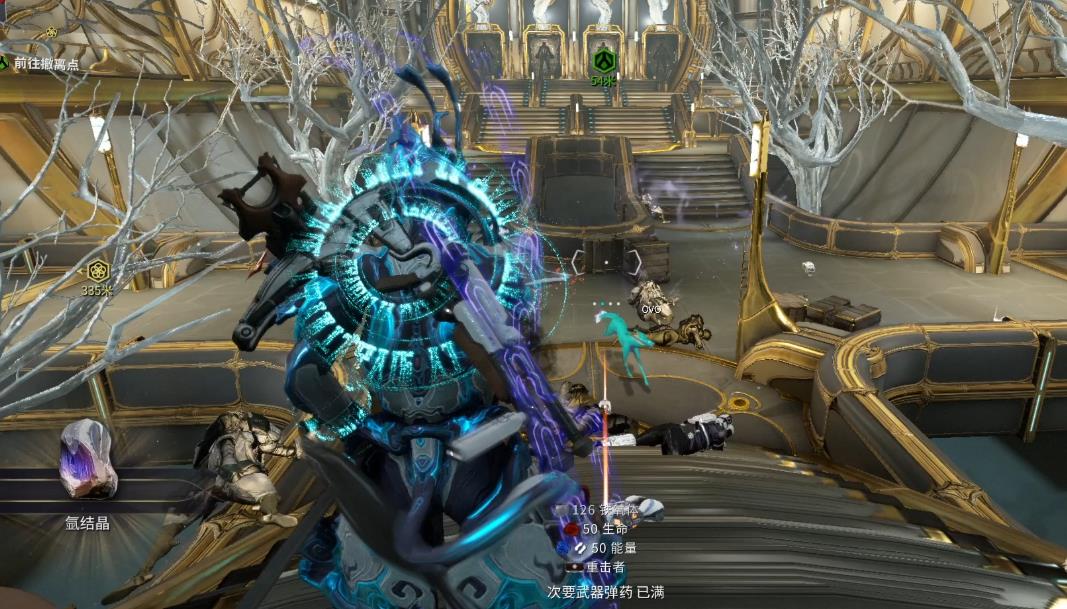Select the yellow waypoint marker showing 335米
The width and height of the screenshot is (1067, 609).
pyautogui.click(x=97, y=270)
